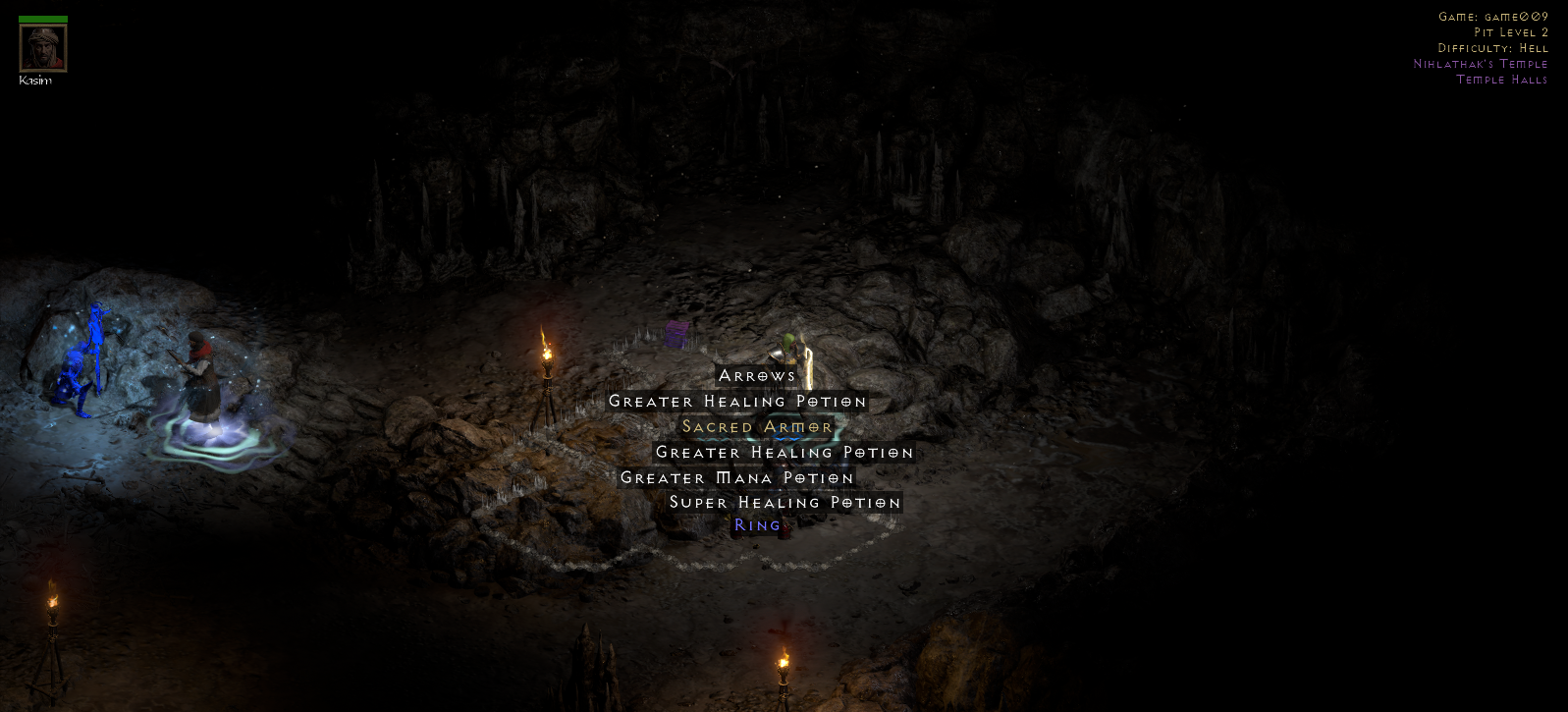This screenshot has height=712, width=1568.
Task: Pick up the first Greater Healing Potion
Action: click(737, 402)
